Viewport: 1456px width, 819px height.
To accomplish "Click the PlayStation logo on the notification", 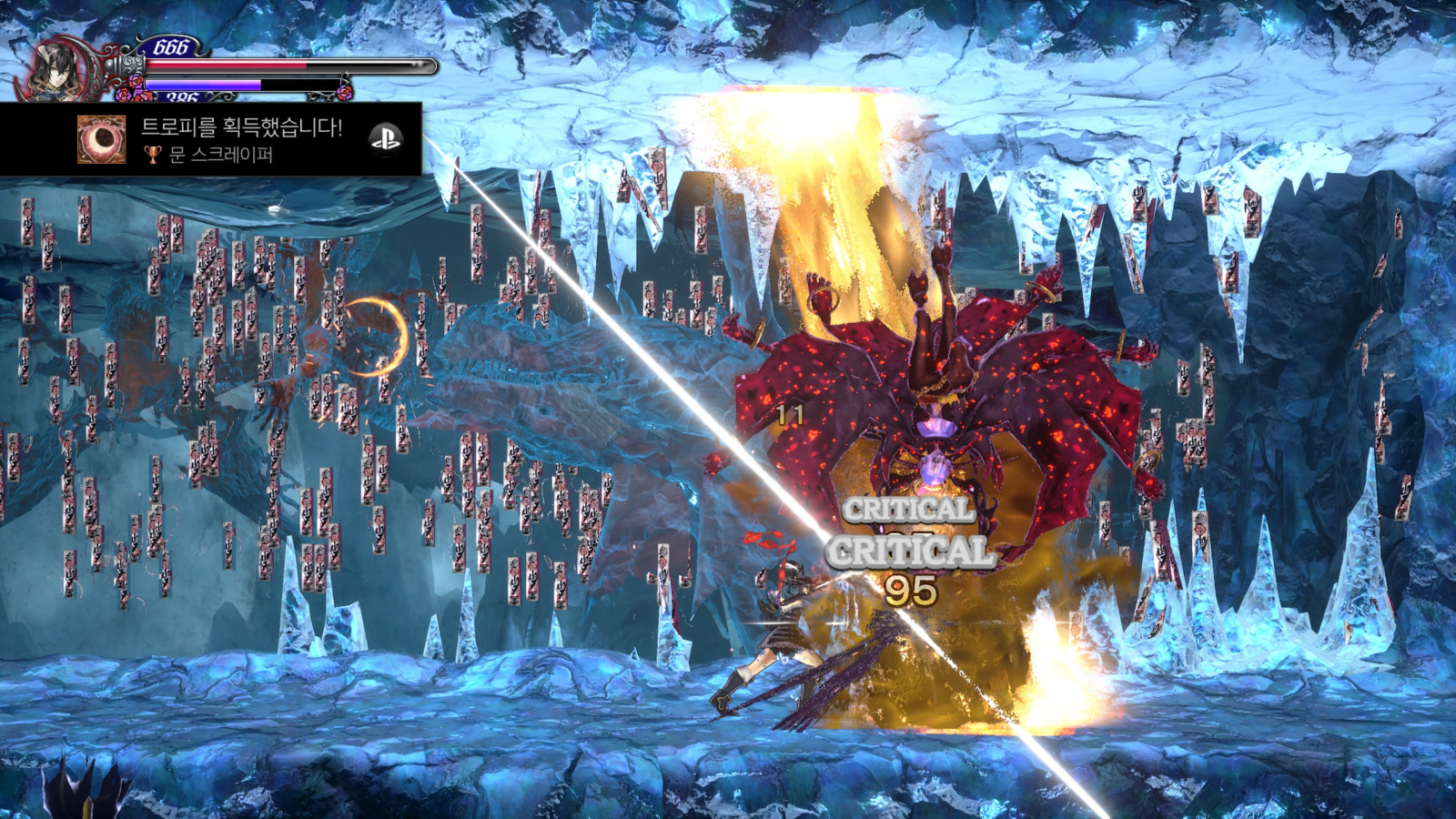I will point(386,138).
